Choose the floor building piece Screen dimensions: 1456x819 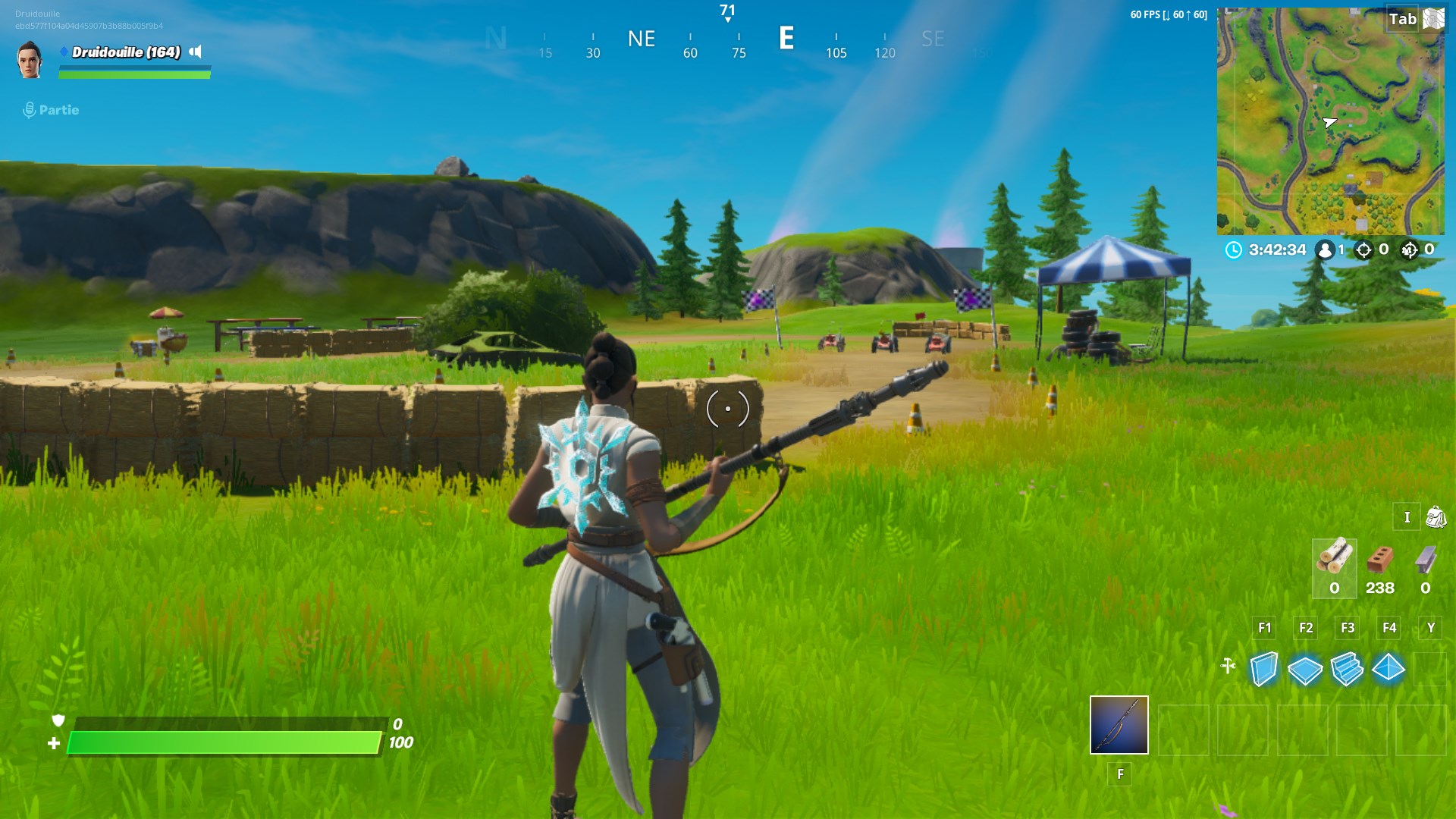click(x=1305, y=670)
